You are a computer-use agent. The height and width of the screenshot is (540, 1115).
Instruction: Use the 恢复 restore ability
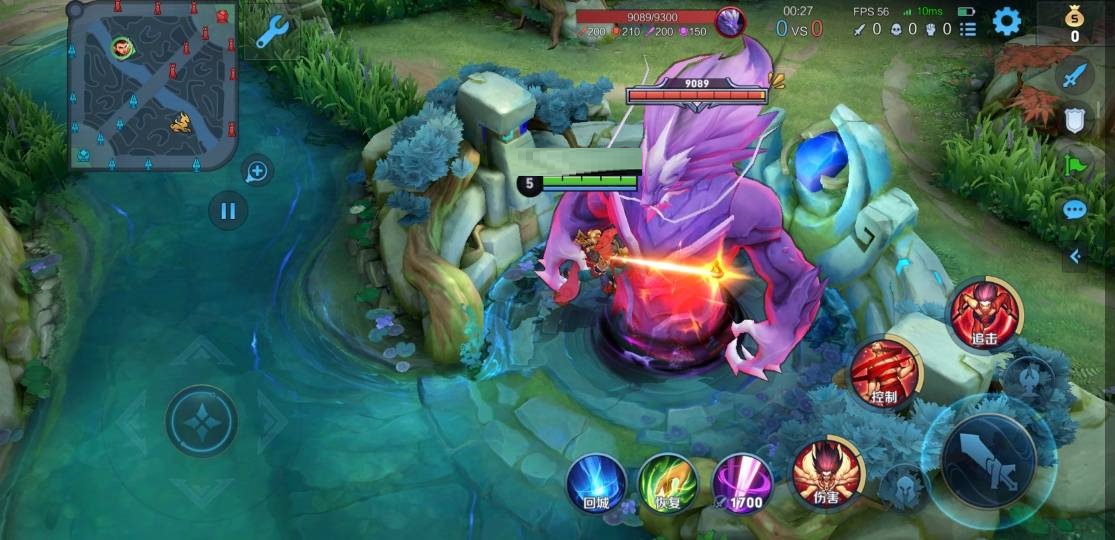(667, 483)
